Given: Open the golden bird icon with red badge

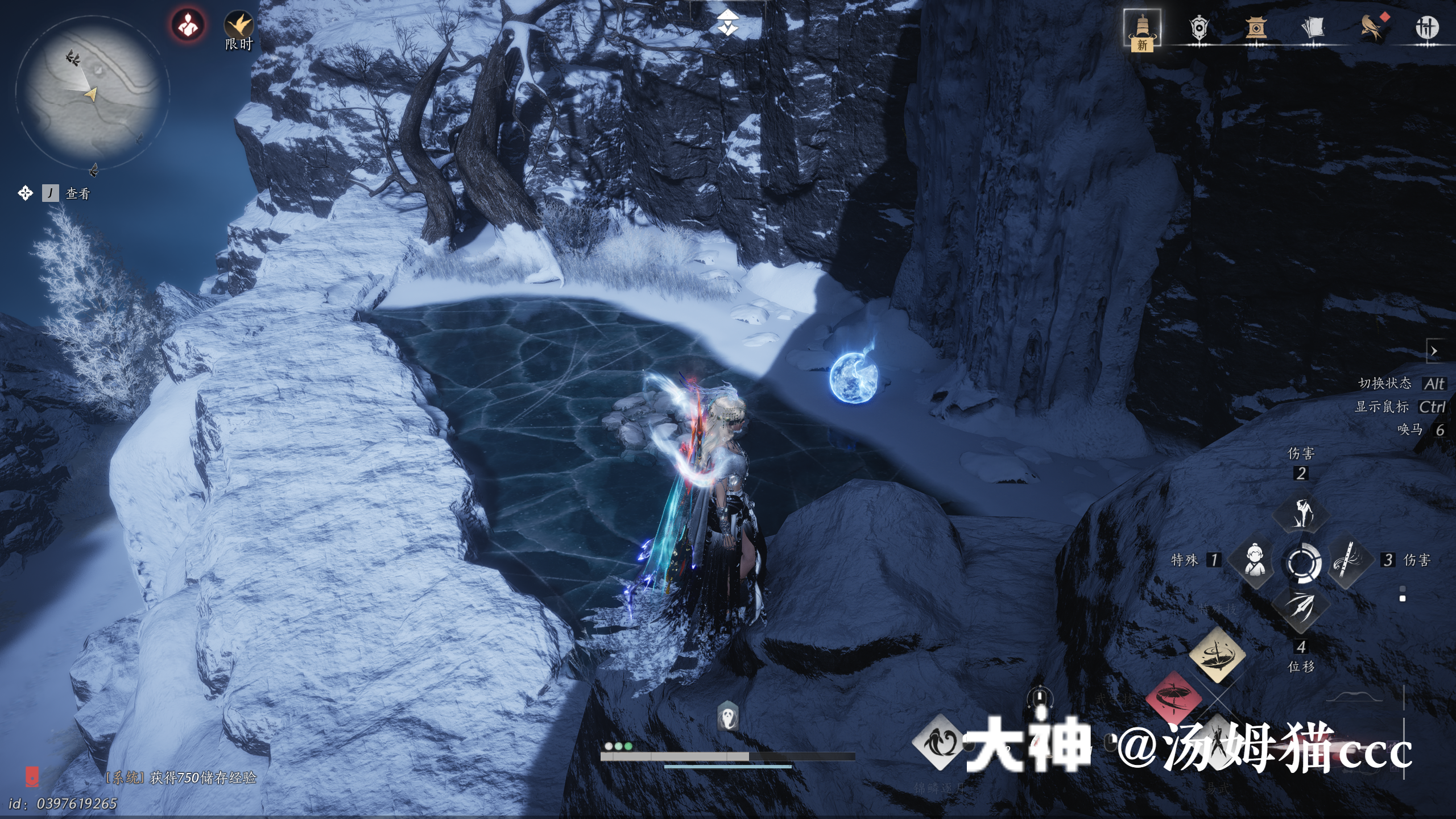Looking at the screenshot, I should tap(1372, 27).
